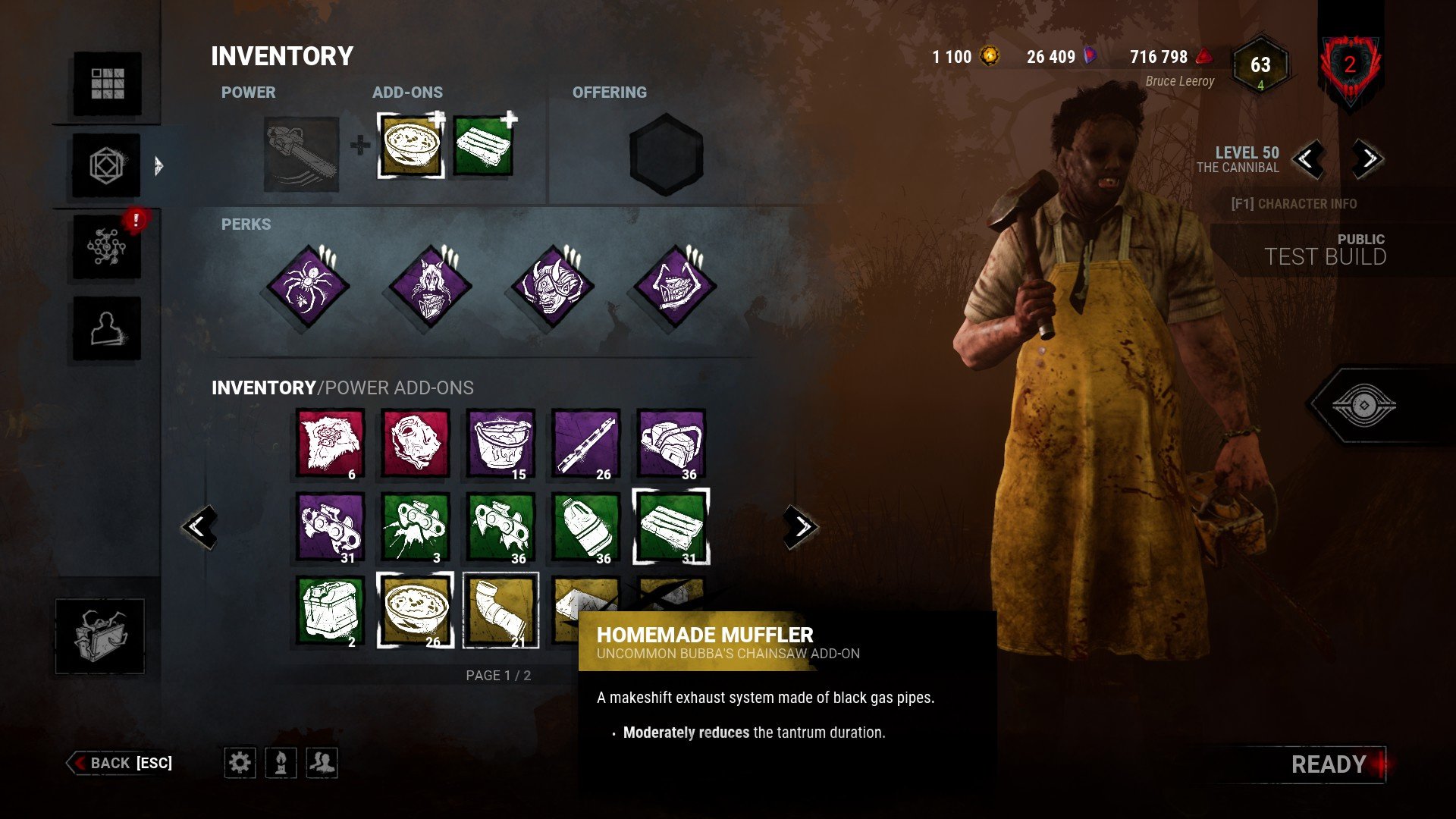Select the equipped chili bowl add-on slot
1456x819 pixels.
(x=411, y=145)
